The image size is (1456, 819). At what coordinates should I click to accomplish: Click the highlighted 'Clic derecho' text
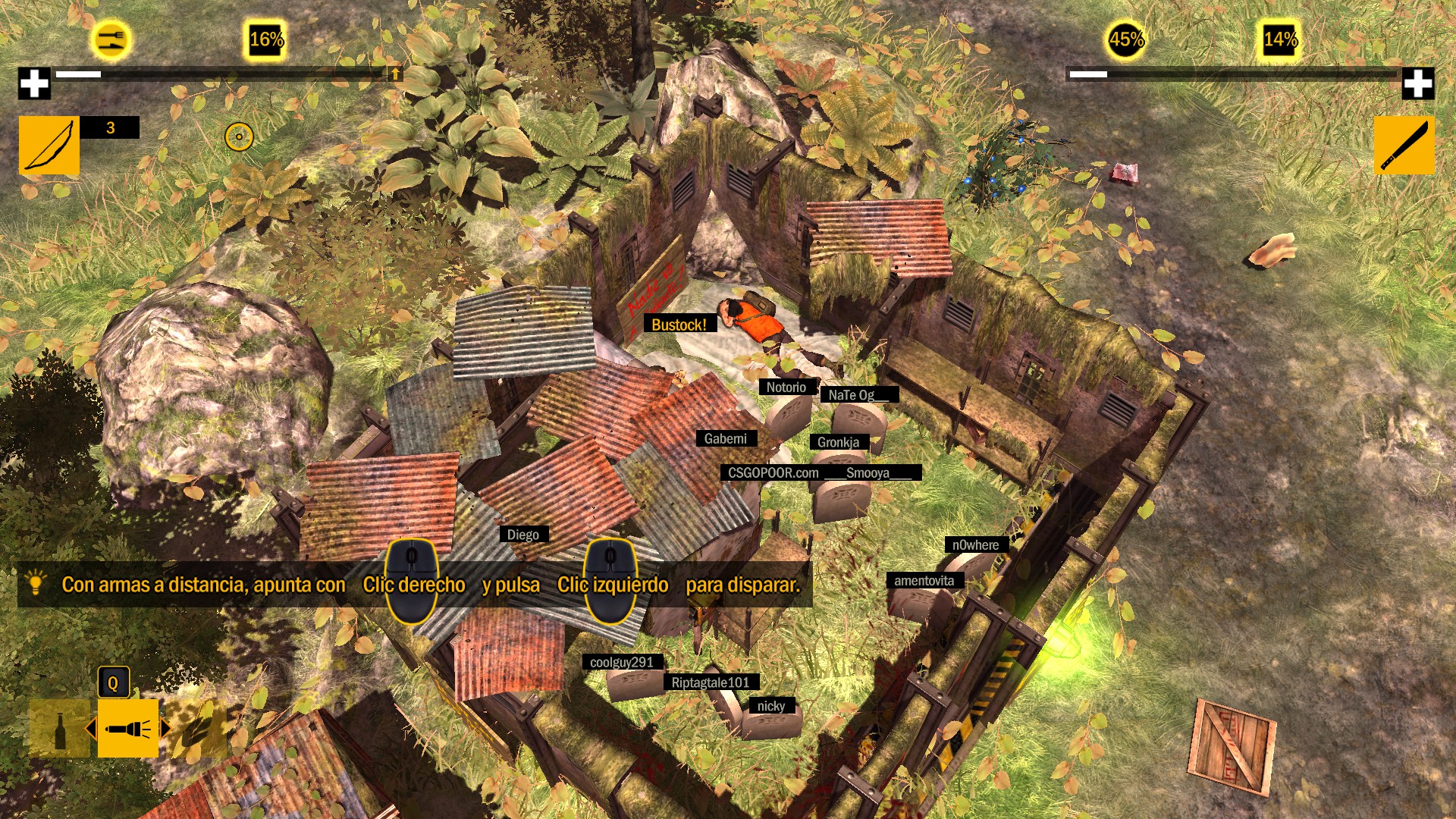pyautogui.click(x=414, y=585)
